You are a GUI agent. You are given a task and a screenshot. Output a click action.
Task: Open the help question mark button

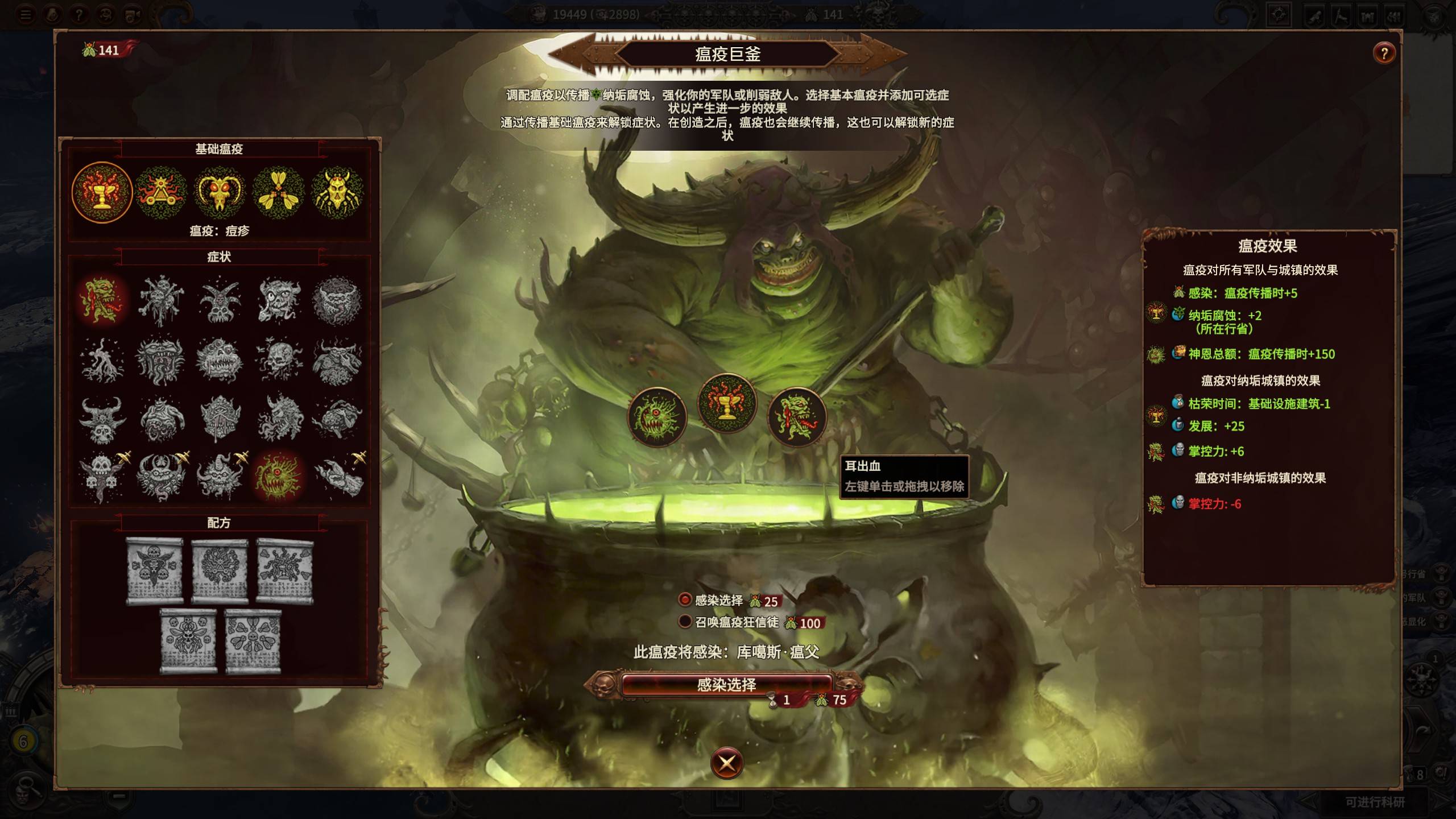[x=1384, y=54]
